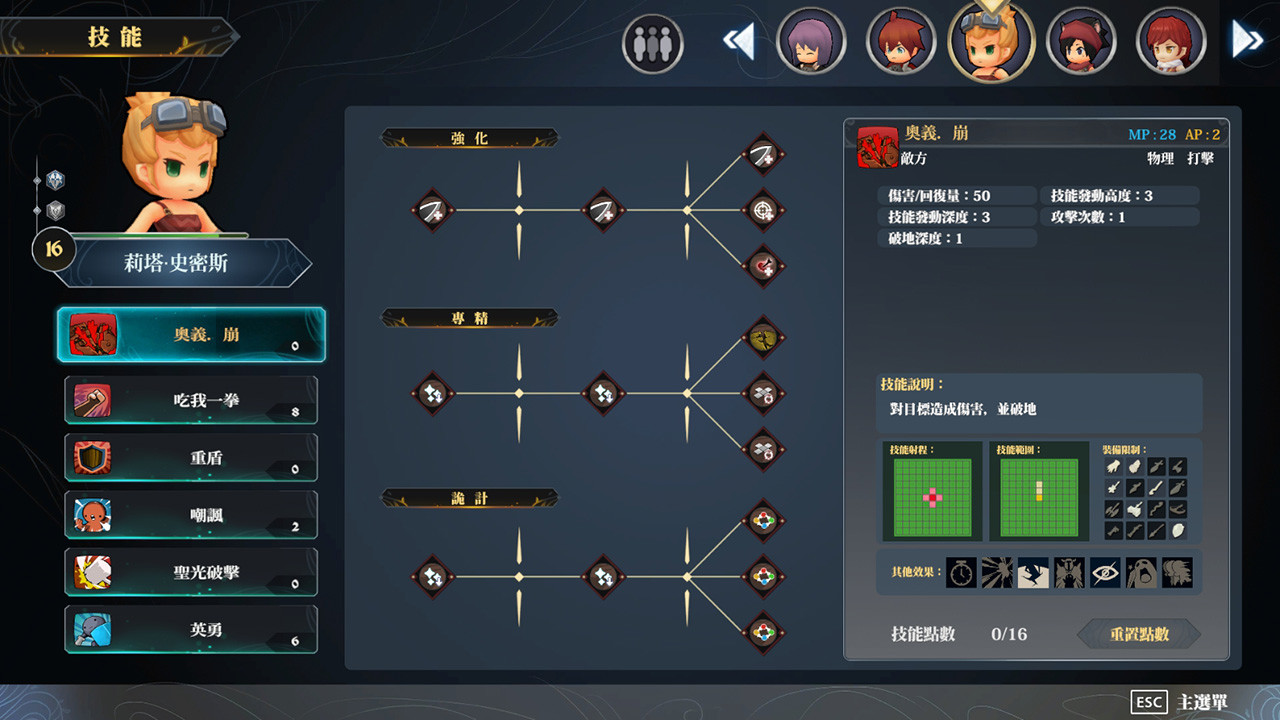The width and height of the screenshot is (1280, 720).
Task: Select the 聖光破擊 skill in the list
Action: coord(191,572)
